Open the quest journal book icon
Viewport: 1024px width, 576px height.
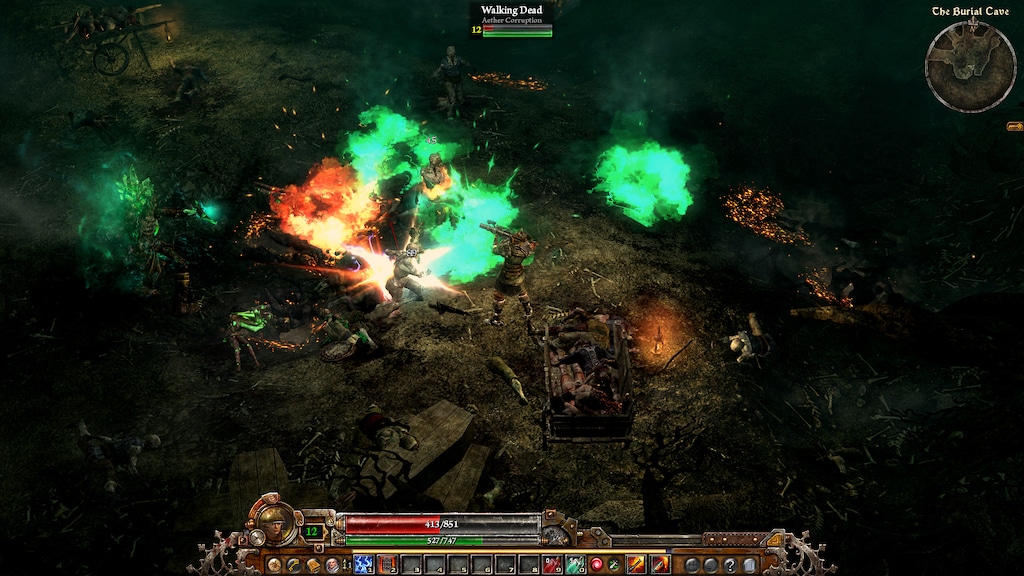point(312,565)
